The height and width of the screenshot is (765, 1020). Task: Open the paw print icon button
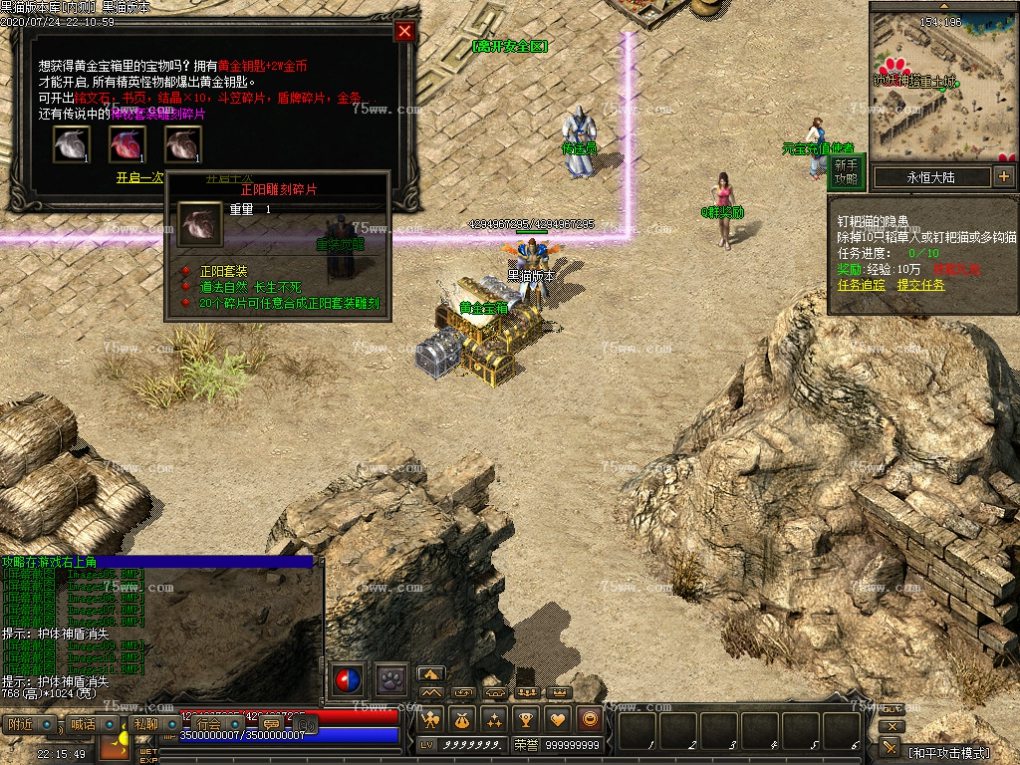point(391,681)
